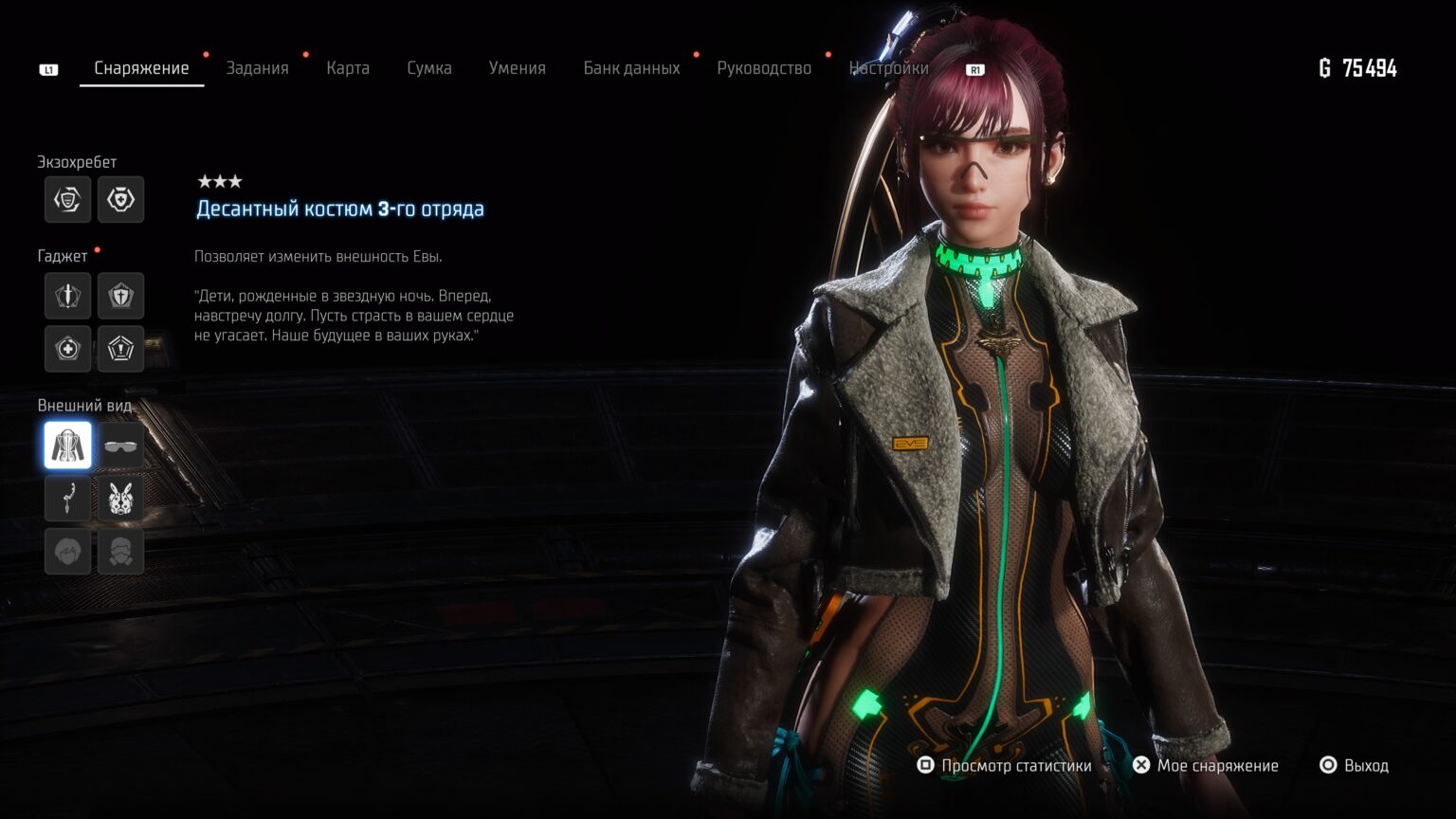Select the sword gadget slot
Viewport: 1456px width, 819px height.
coord(68,296)
